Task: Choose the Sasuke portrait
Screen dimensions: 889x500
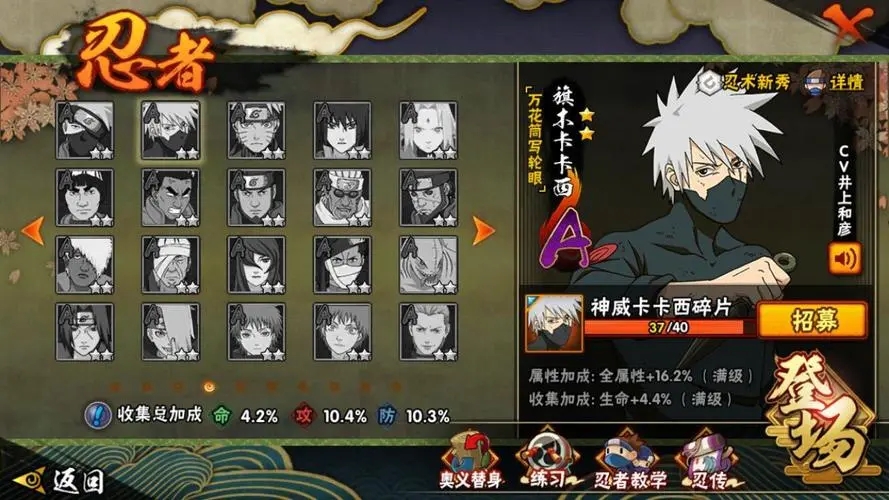Action: click(x=342, y=130)
